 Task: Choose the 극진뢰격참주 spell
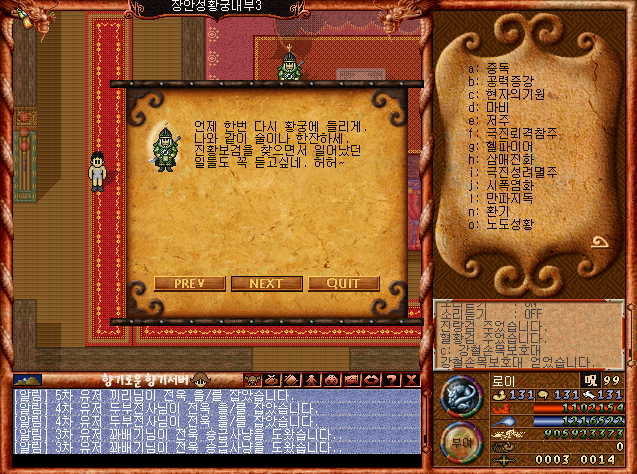[519, 133]
